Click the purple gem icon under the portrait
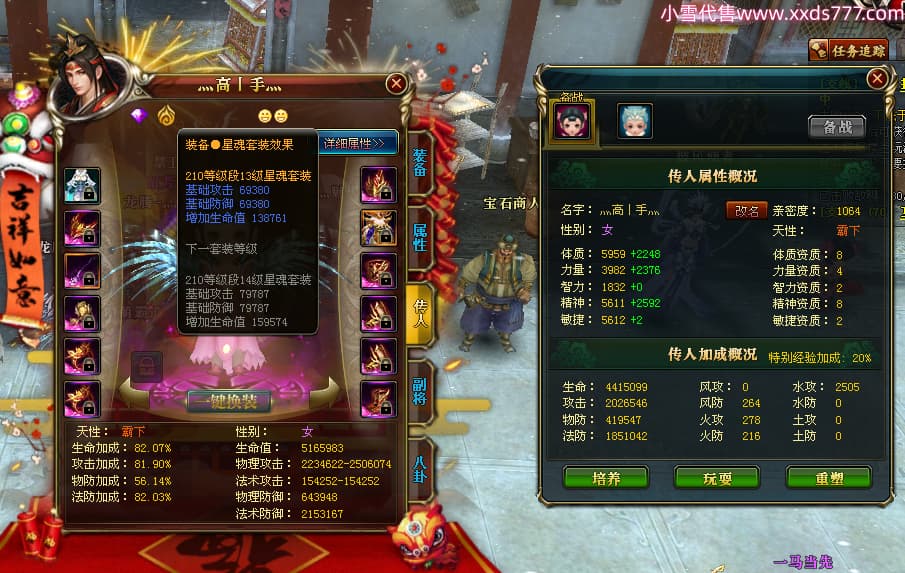Screen dimensions: 905x573 pyautogui.click(x=139, y=115)
